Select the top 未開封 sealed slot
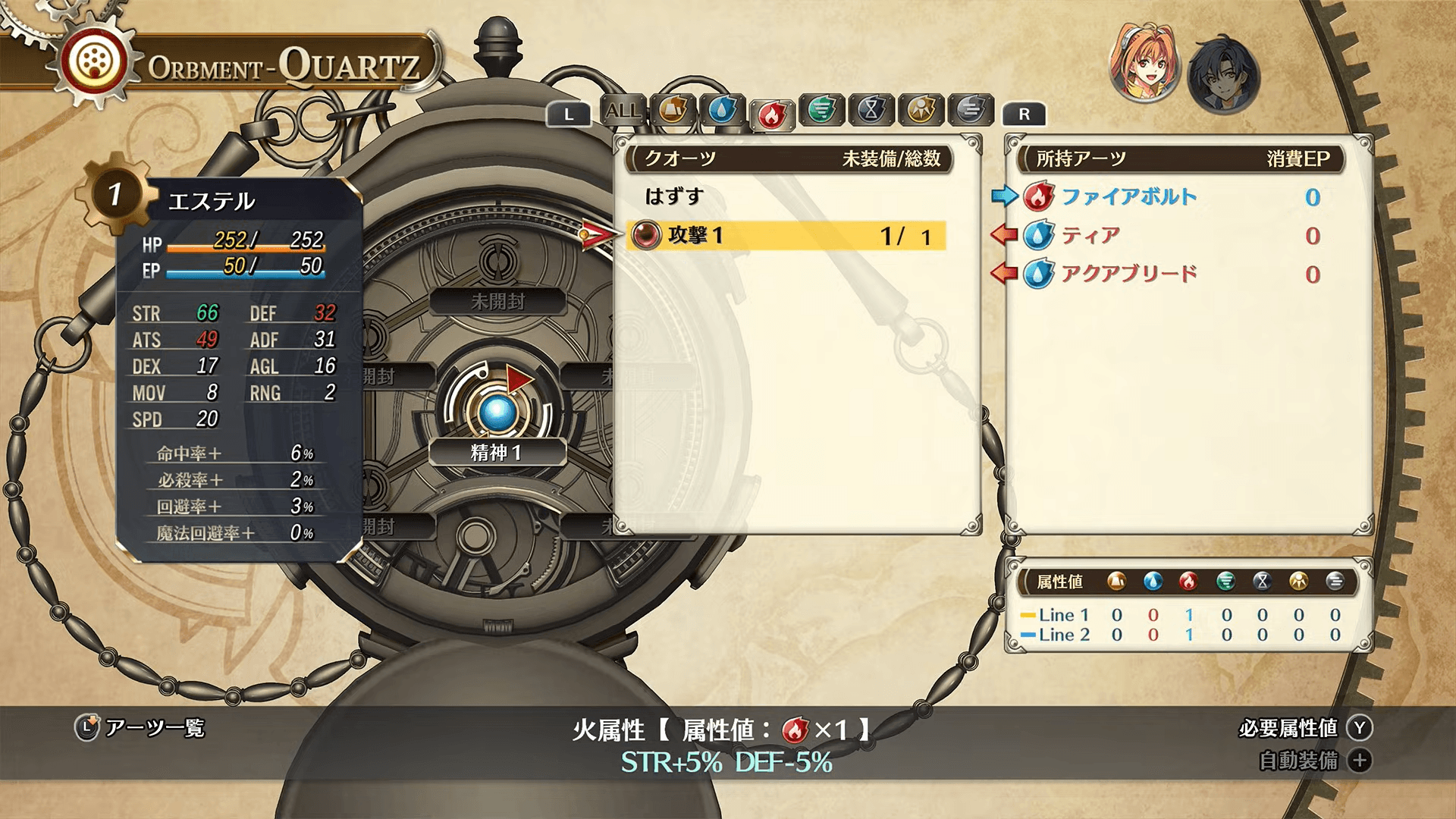Image resolution: width=1456 pixels, height=819 pixels. 497,301
